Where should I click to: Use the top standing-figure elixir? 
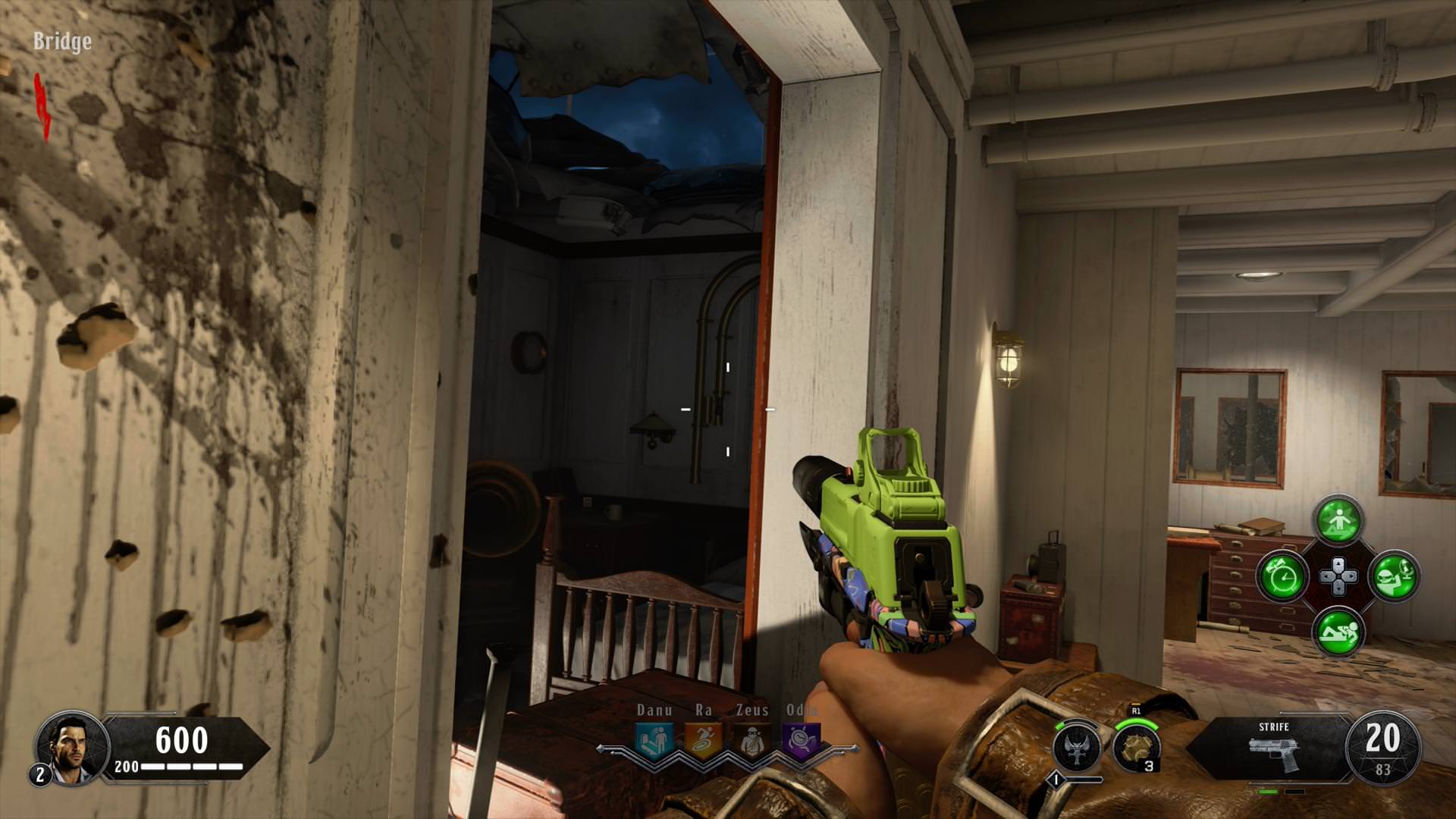pos(1338,521)
